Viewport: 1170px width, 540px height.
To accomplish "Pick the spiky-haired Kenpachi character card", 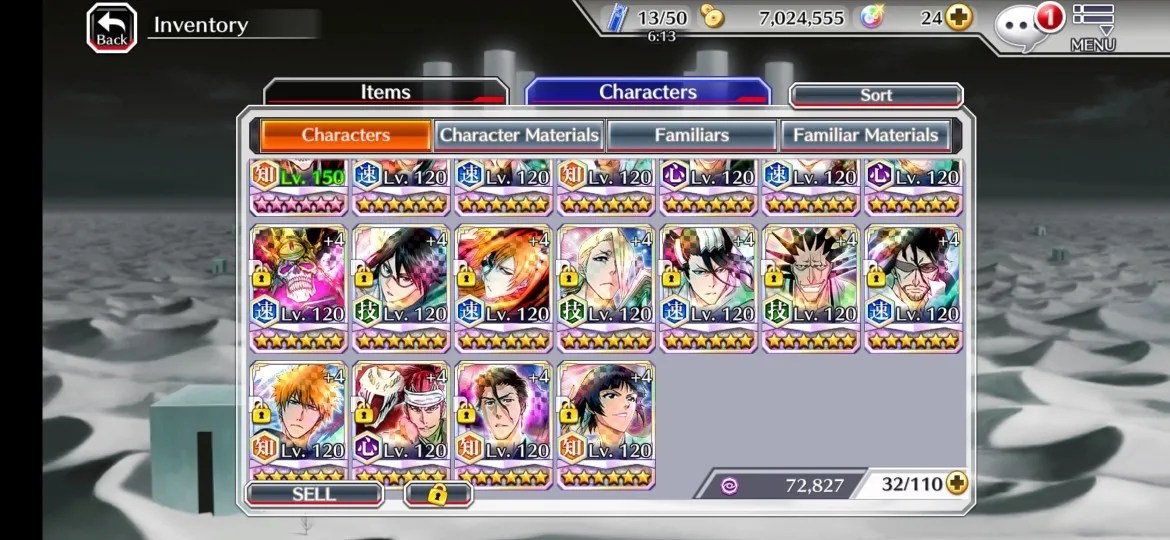I will (x=811, y=287).
